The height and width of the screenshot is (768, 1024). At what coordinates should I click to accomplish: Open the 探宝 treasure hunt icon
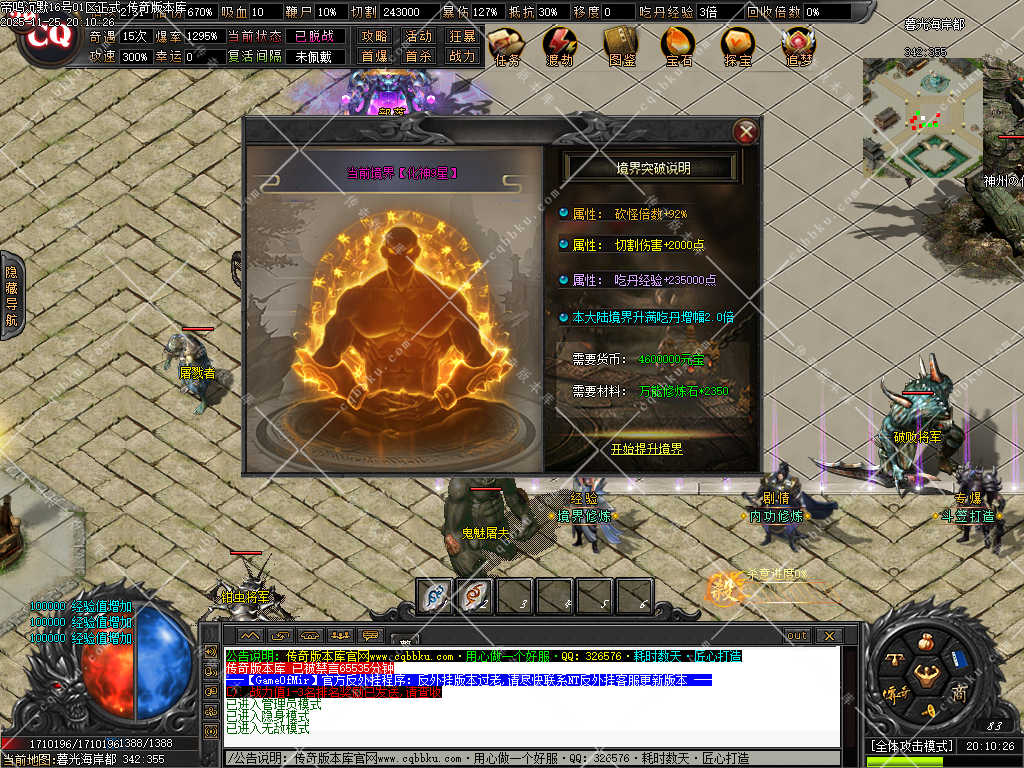coord(739,44)
